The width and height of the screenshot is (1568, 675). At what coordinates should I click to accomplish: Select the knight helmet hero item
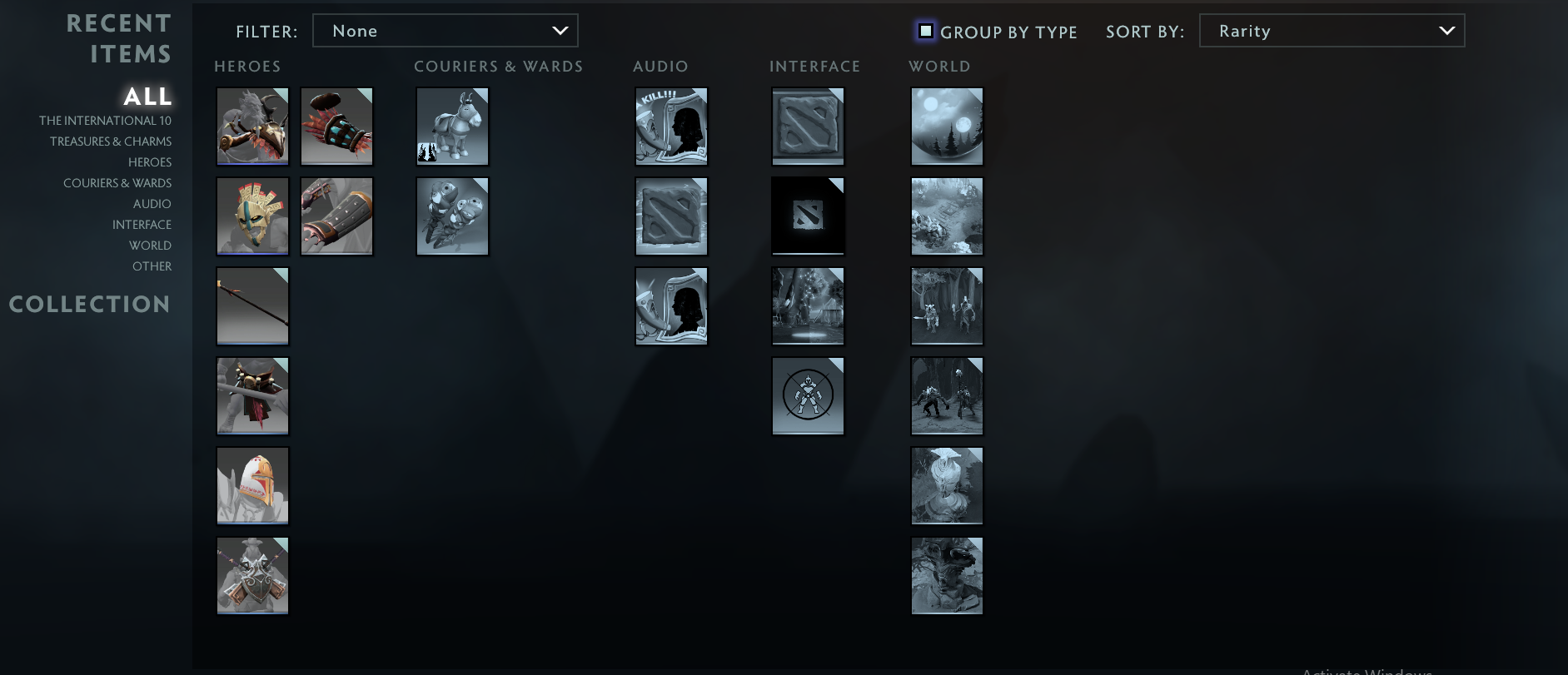252,485
